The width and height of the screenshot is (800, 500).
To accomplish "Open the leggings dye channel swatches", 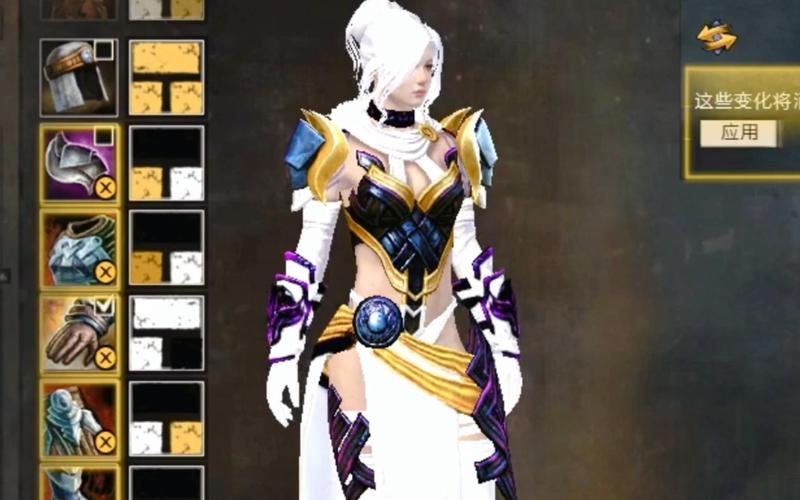I will click(x=167, y=418).
